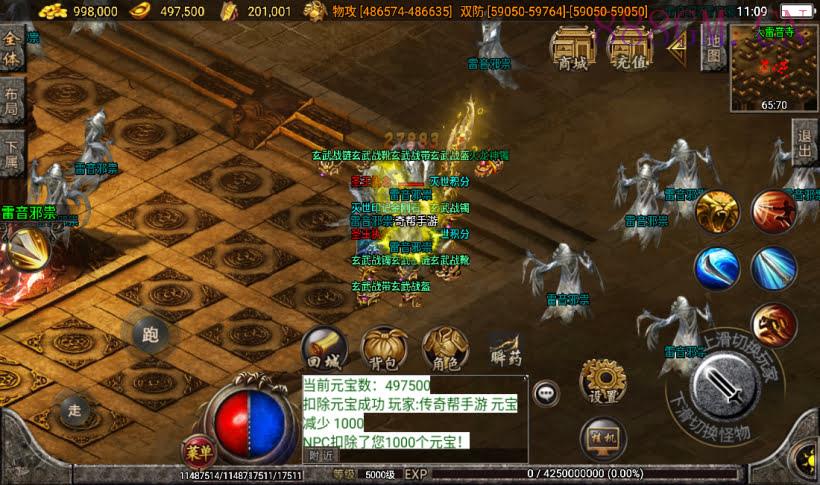820x485 pixels.
Task: Activate the red charging warrior skill
Action: [774, 325]
